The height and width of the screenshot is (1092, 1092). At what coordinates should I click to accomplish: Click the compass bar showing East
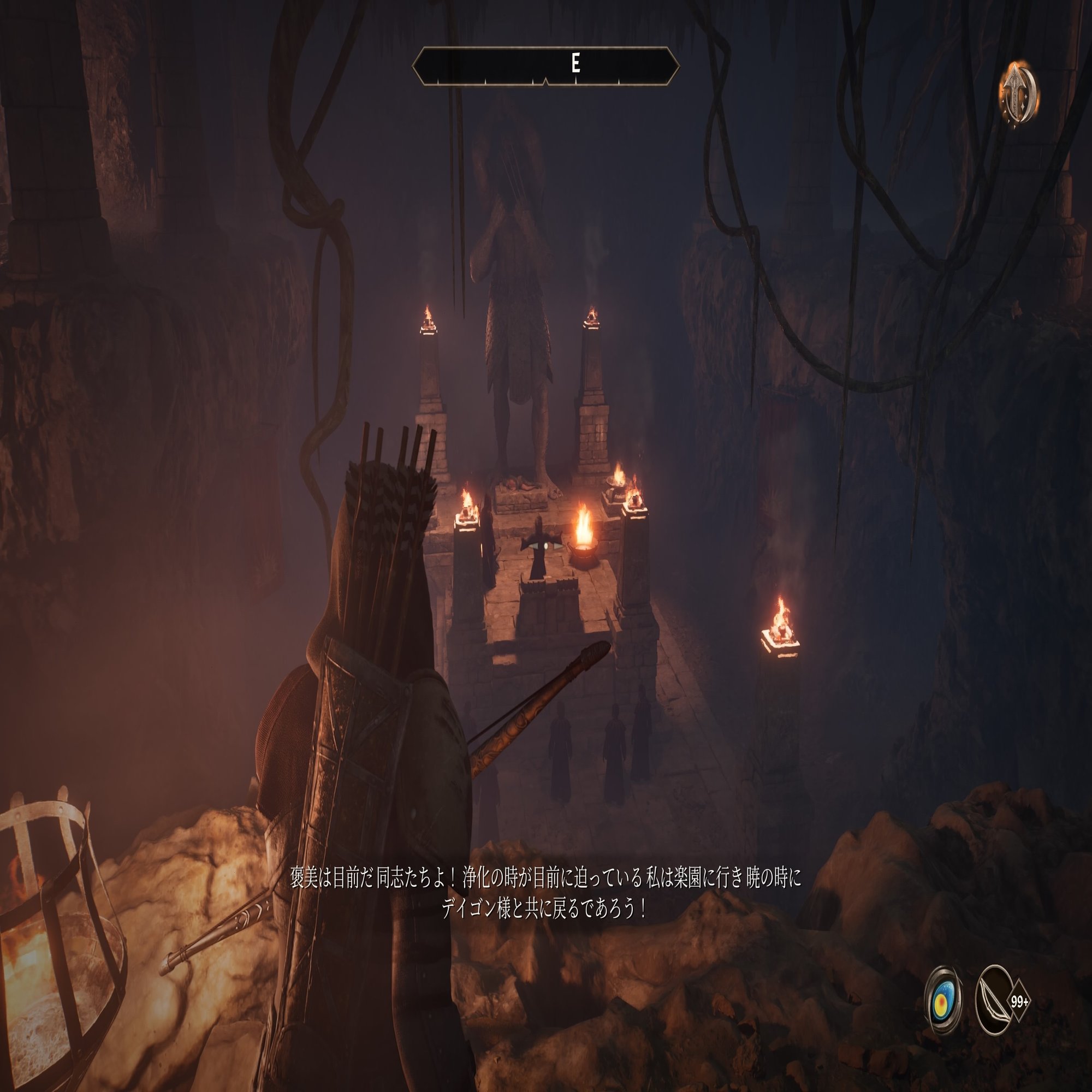pos(546,66)
